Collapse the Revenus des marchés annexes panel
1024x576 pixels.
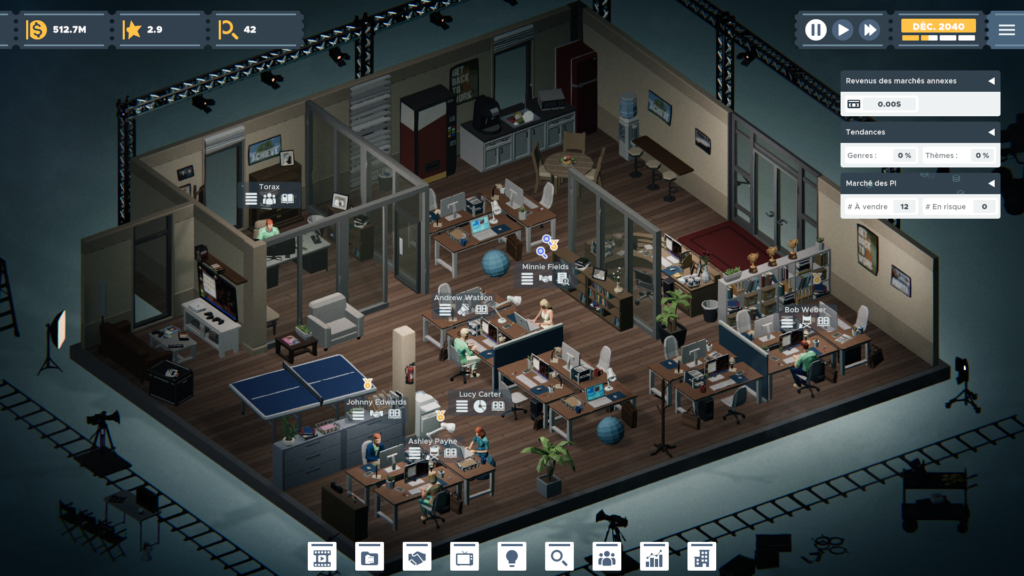point(991,81)
